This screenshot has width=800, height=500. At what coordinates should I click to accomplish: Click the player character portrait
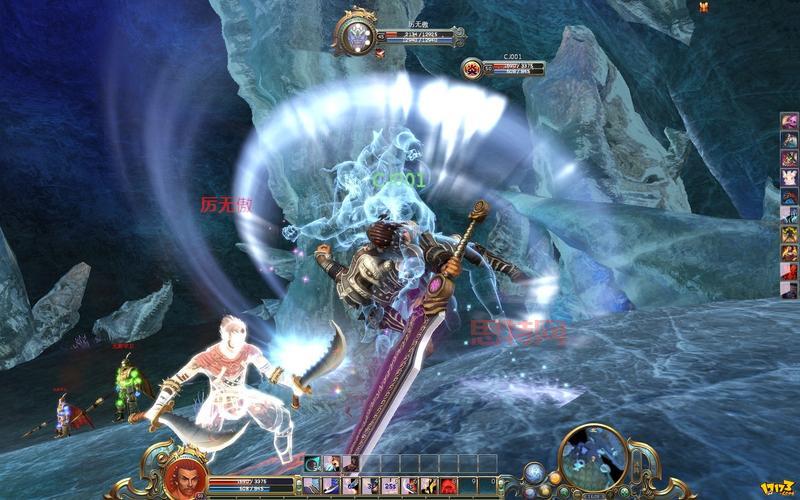coord(185,475)
